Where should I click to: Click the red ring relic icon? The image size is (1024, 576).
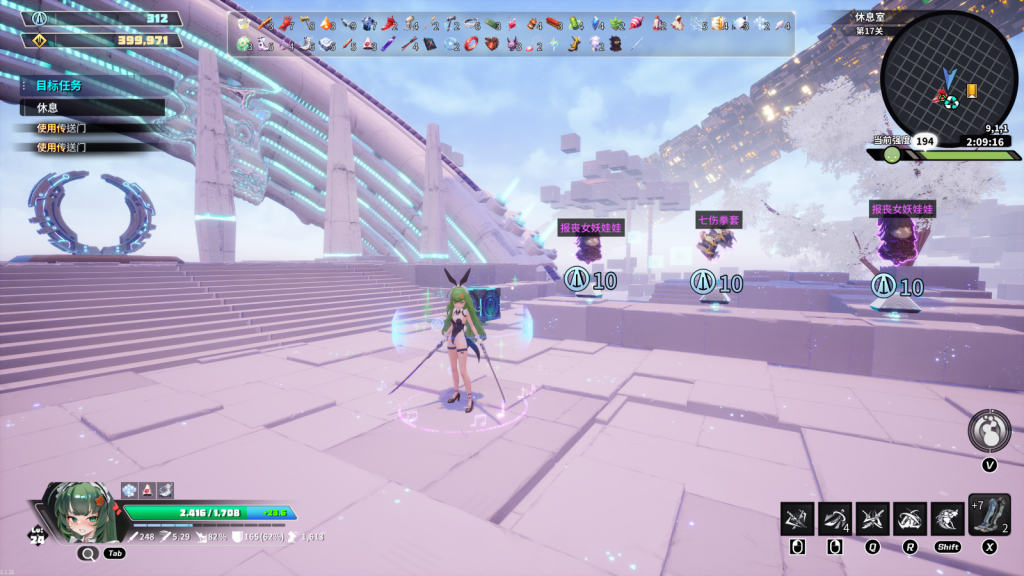[472, 44]
